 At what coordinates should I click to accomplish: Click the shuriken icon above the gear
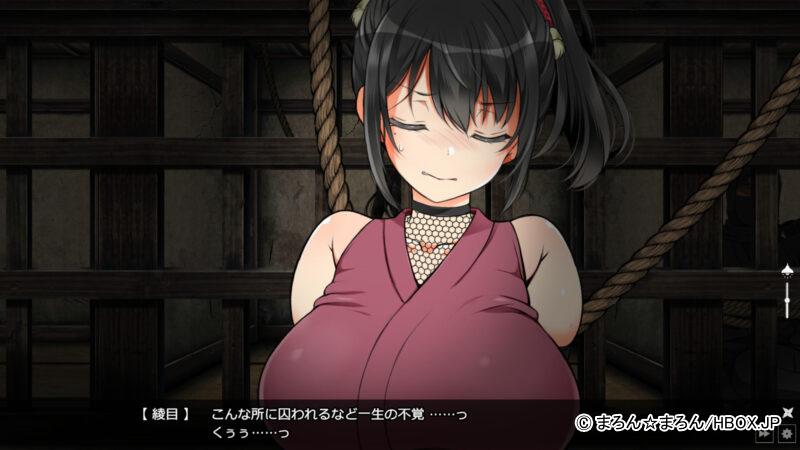click(787, 411)
